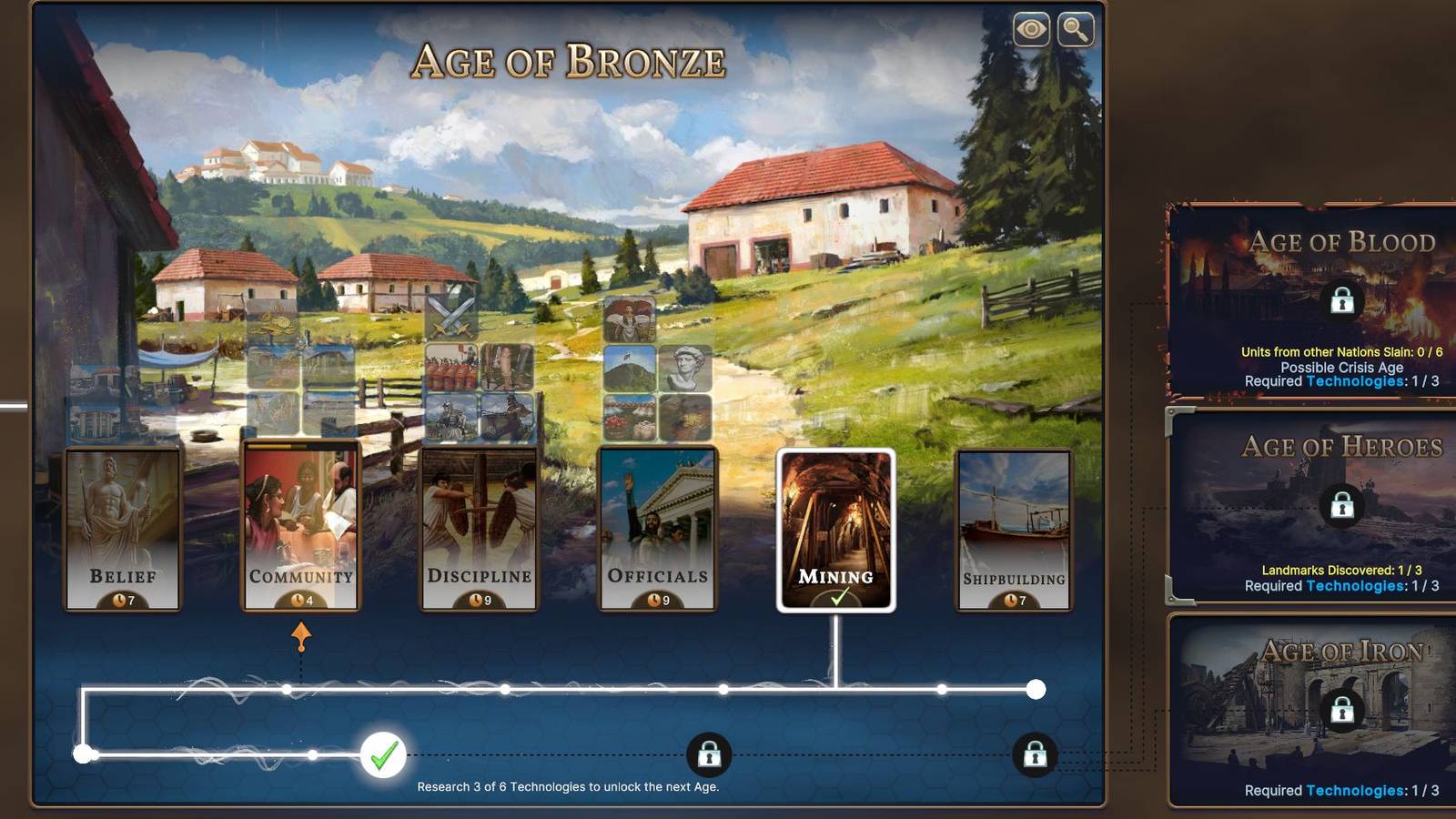Click the locked node on the timeline
Screen dimensions: 1456x819
click(711, 753)
